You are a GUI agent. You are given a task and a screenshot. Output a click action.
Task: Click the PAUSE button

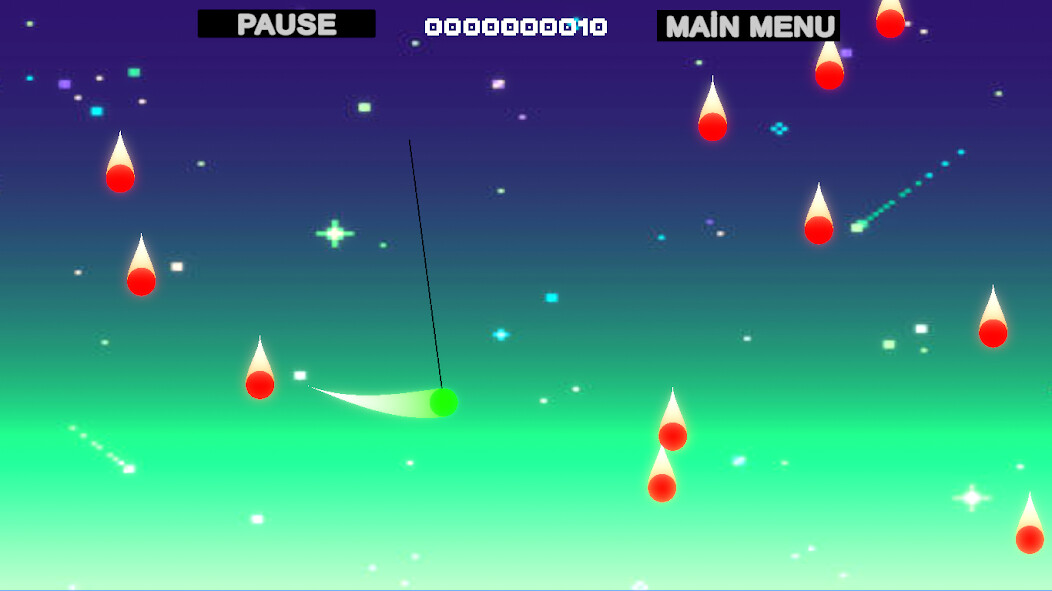point(286,24)
